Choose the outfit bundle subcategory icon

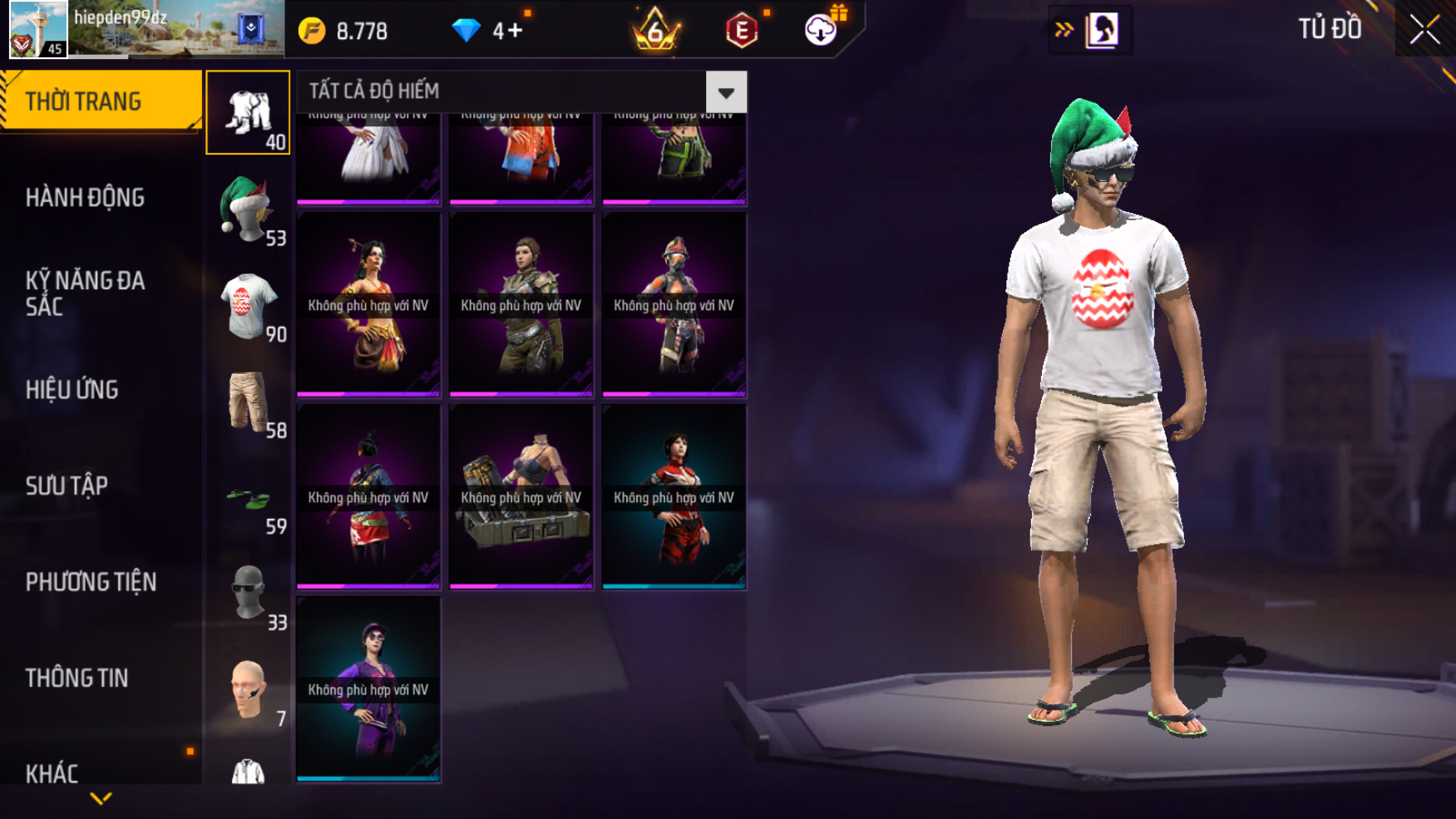[248, 112]
